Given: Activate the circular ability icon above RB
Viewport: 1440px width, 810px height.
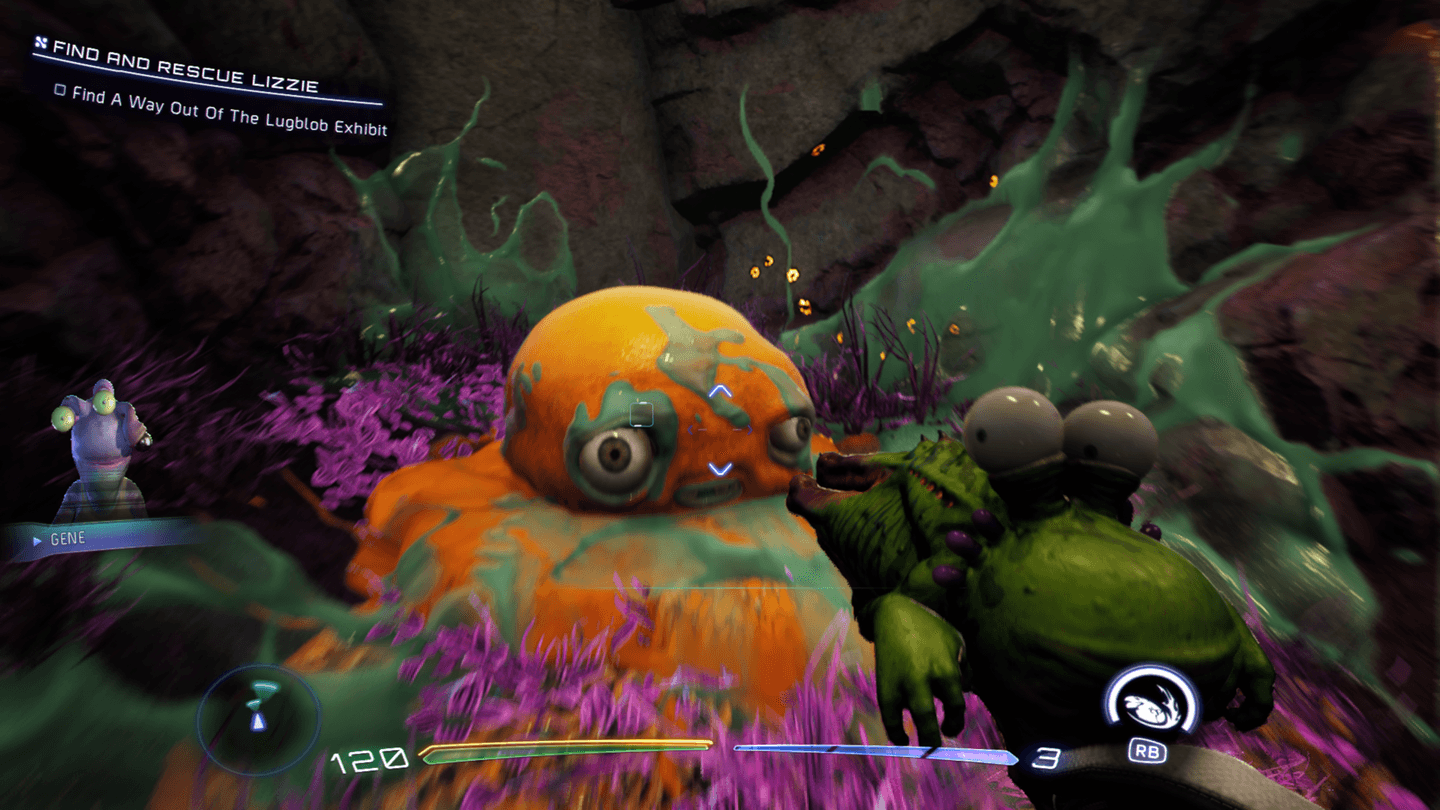Looking at the screenshot, I should pos(1150,702).
